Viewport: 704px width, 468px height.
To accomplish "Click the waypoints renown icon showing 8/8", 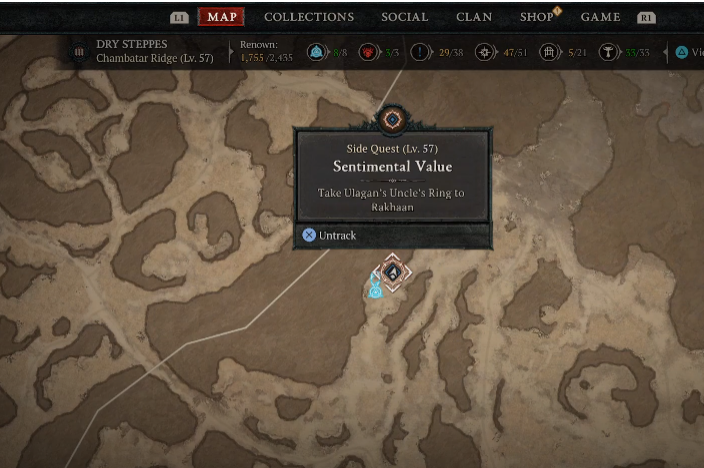I will click(x=318, y=52).
